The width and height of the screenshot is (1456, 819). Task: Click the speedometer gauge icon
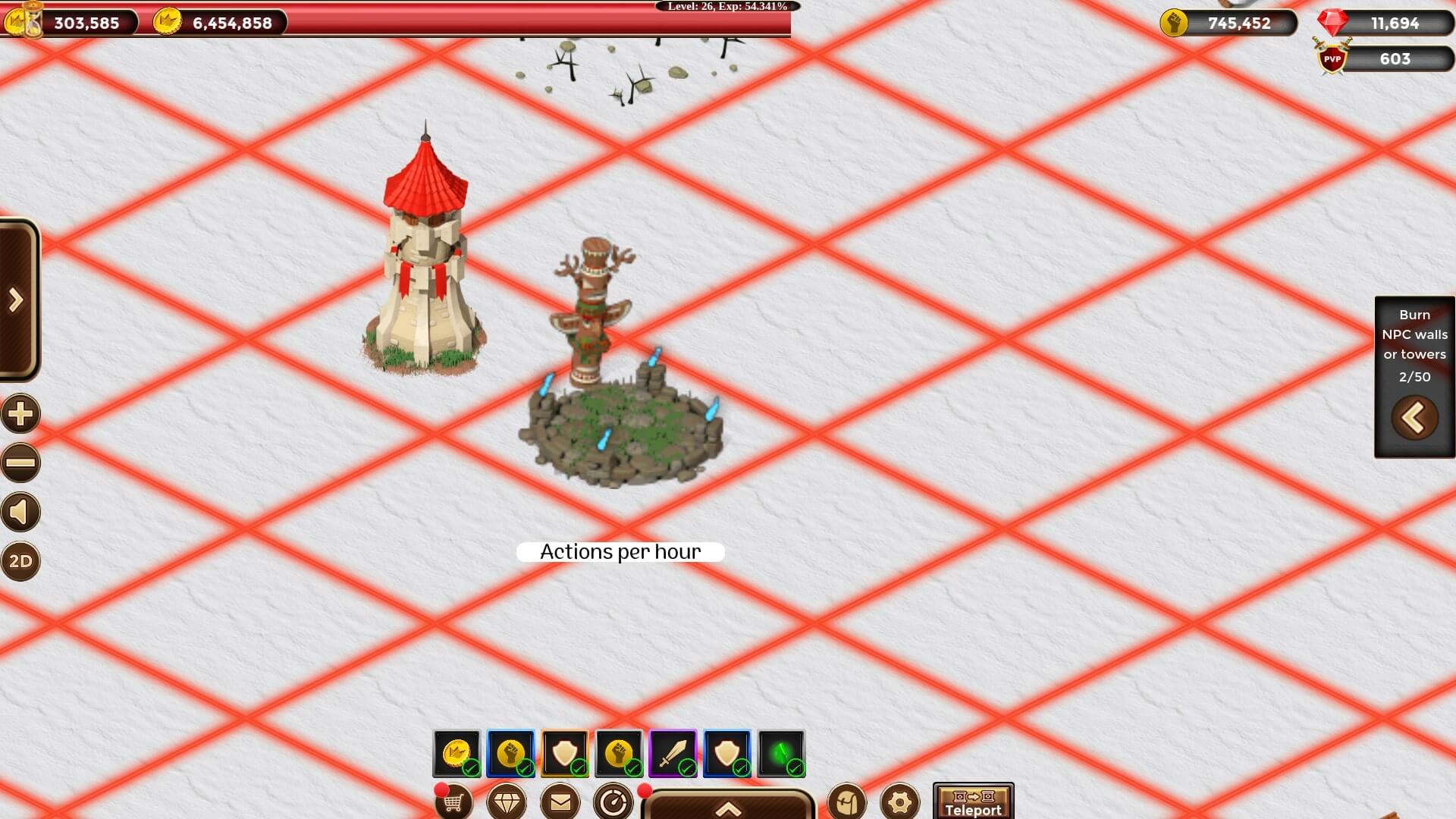(613, 802)
